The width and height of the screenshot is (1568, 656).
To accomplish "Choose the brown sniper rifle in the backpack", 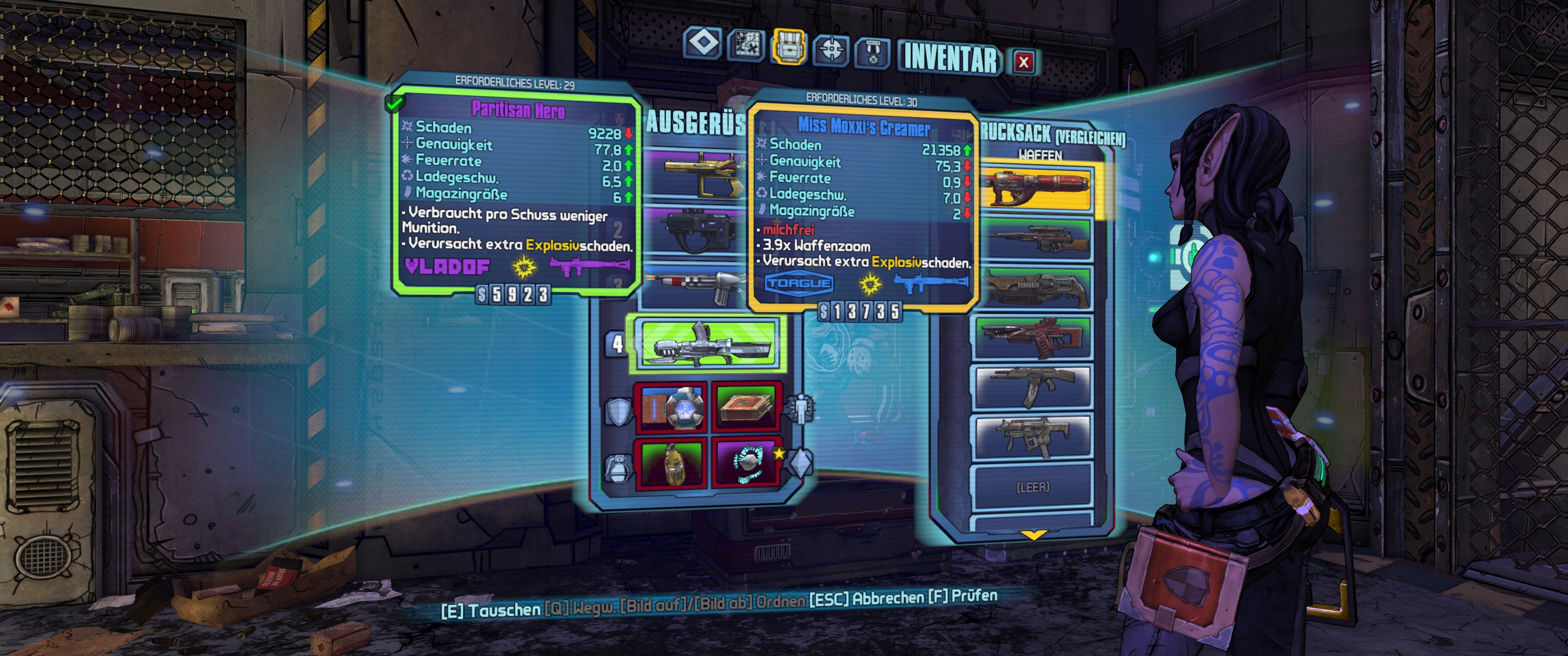I will pyautogui.click(x=1036, y=240).
